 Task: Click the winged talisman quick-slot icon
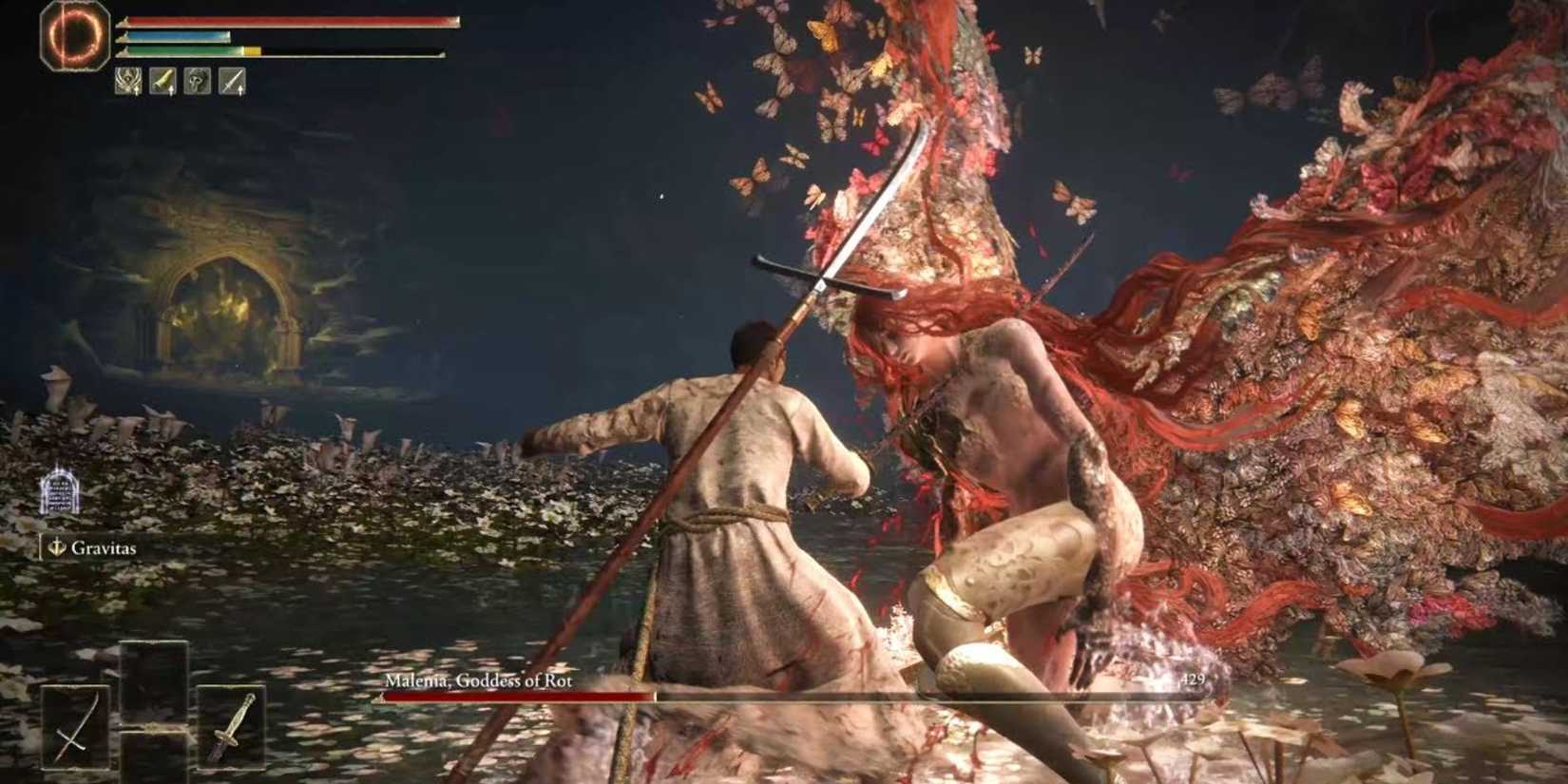[128, 80]
